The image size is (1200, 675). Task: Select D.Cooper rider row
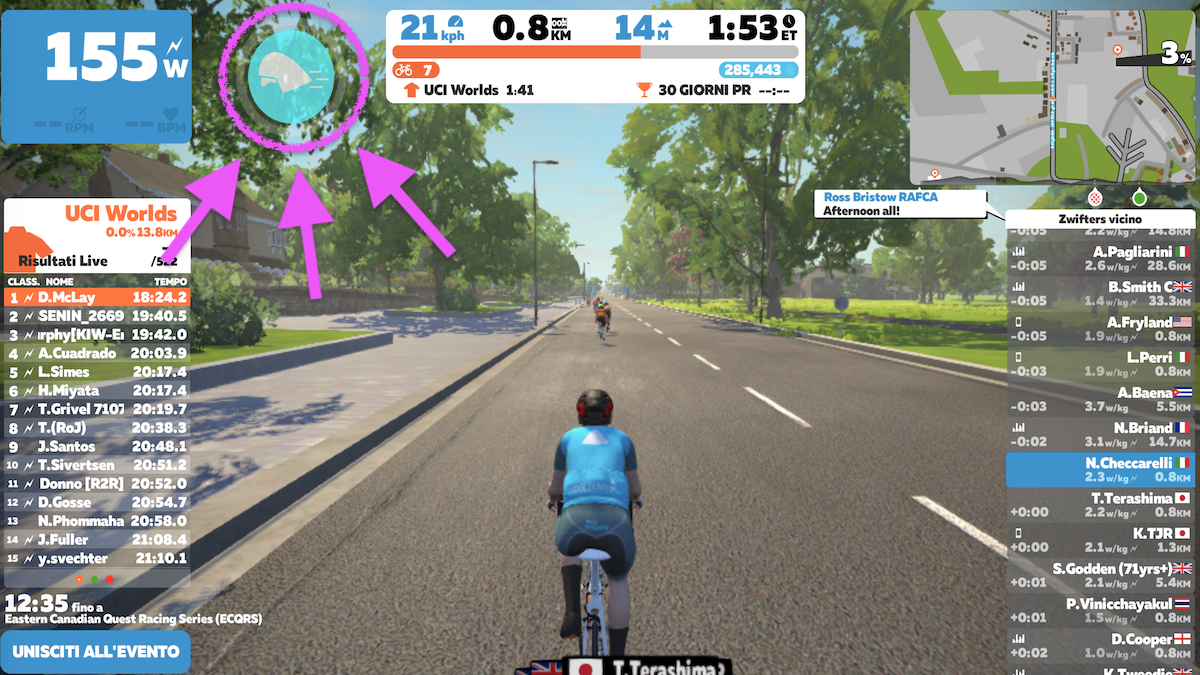(1100, 646)
